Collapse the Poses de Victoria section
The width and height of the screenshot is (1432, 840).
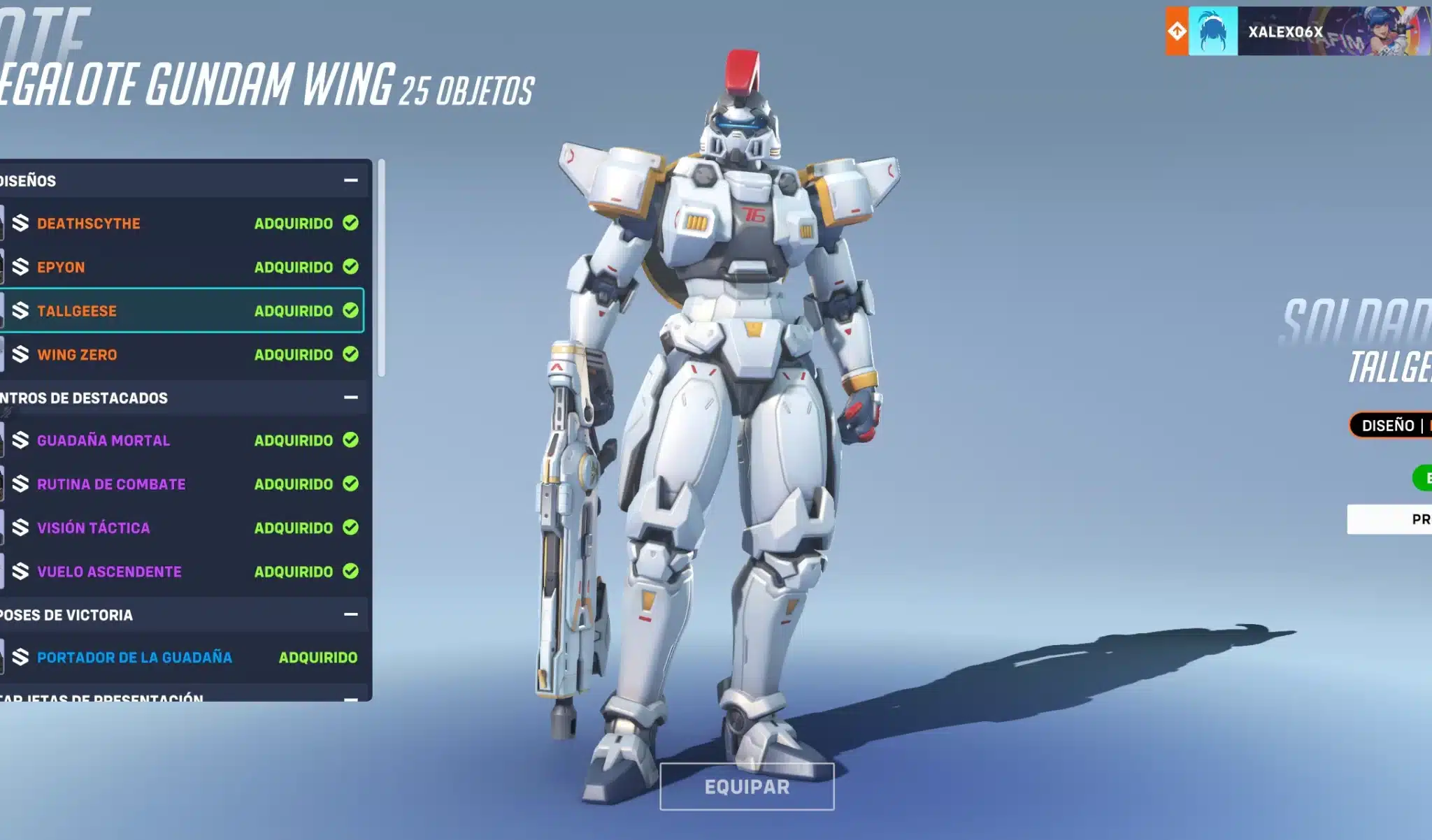(350, 615)
